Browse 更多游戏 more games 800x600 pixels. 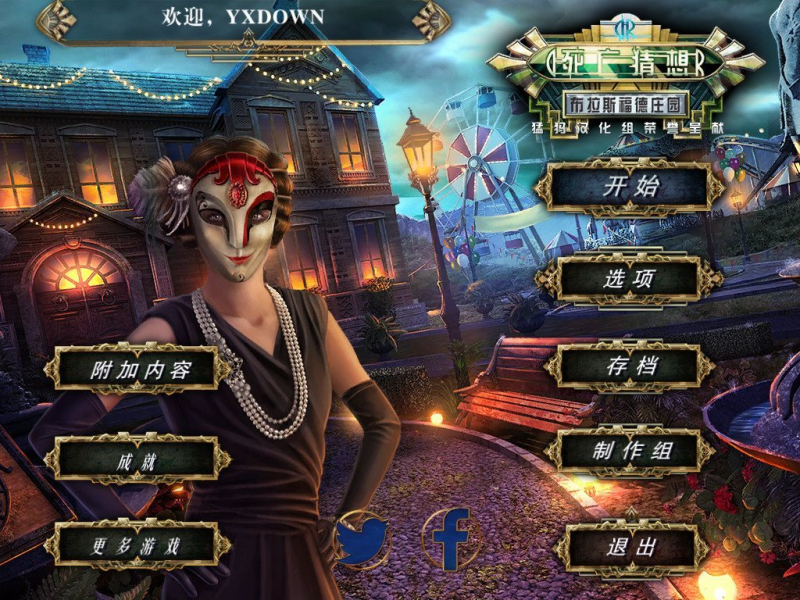coord(138,545)
